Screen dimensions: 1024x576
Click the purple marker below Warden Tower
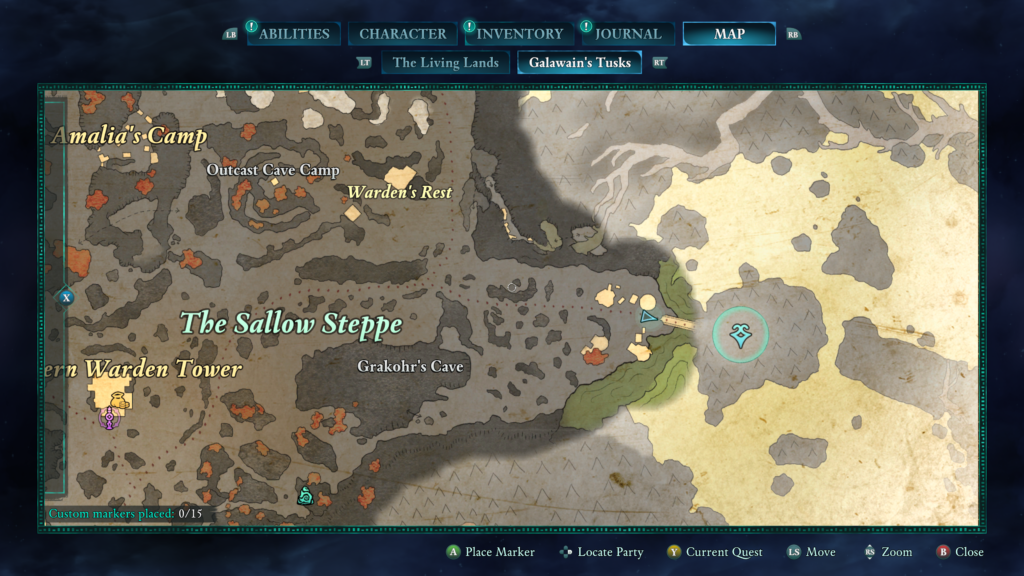tap(109, 420)
